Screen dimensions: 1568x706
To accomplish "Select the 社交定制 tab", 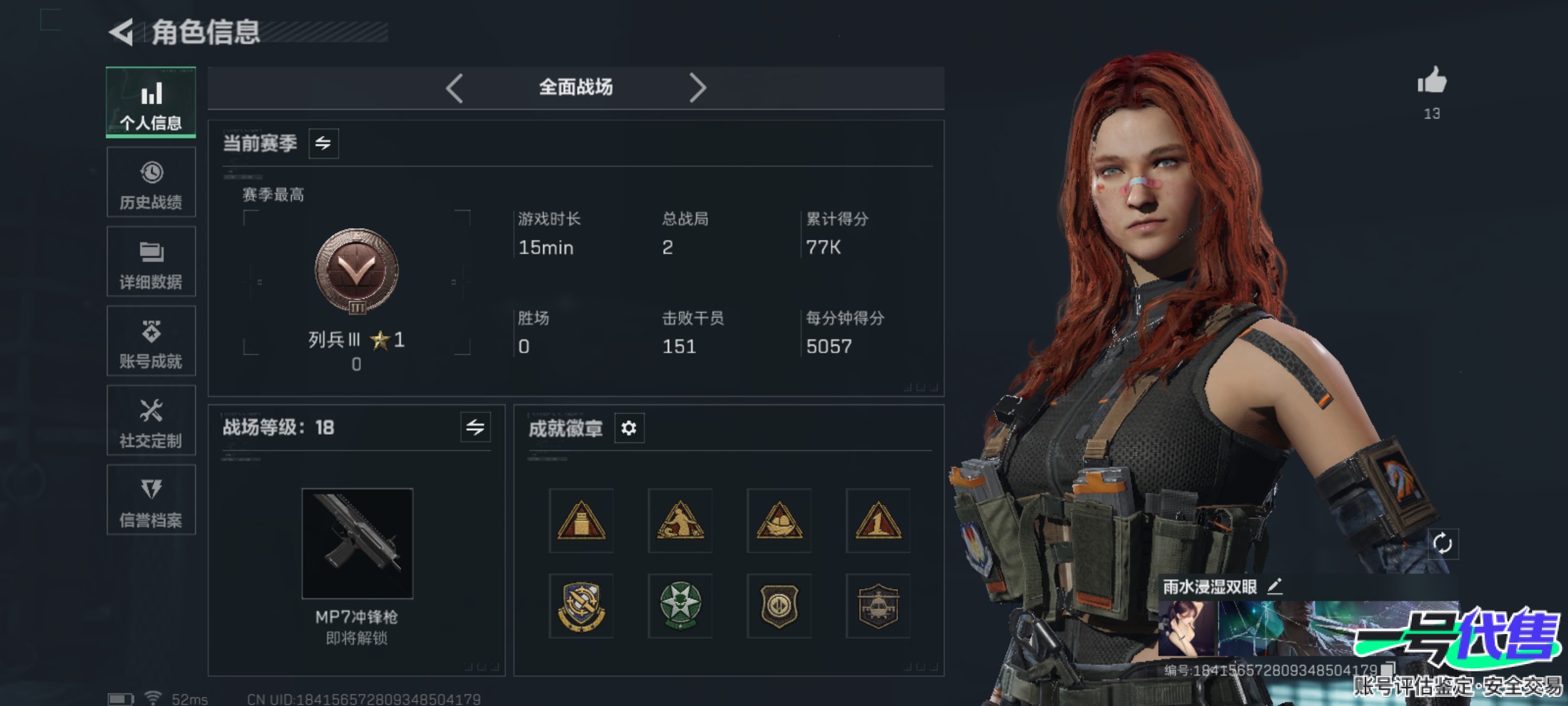I will 151,421.
